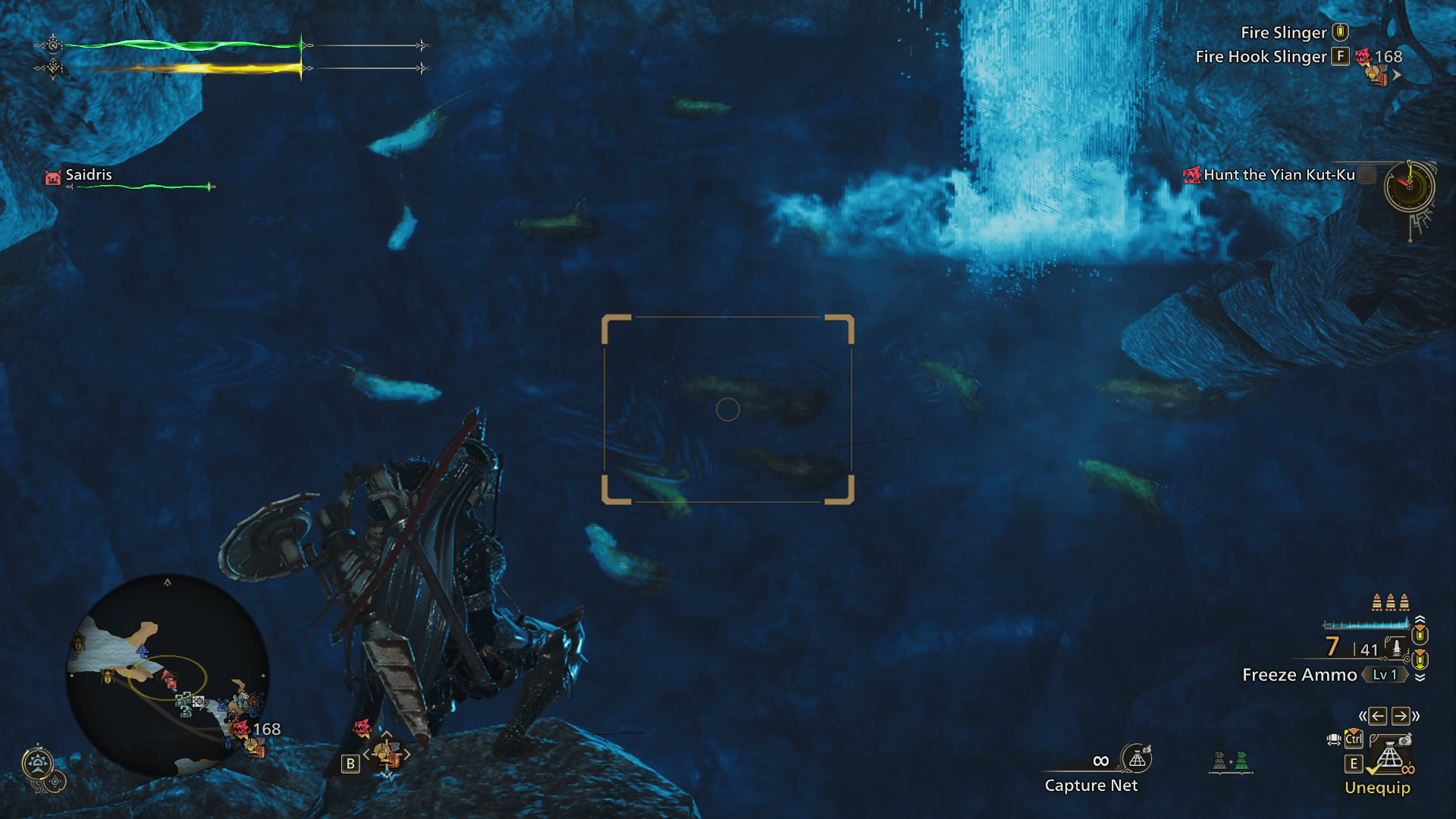Viewport: 1456px width, 819px height.
Task: Choose the Freeze Ammo ammo-type icon
Action: (1396, 647)
